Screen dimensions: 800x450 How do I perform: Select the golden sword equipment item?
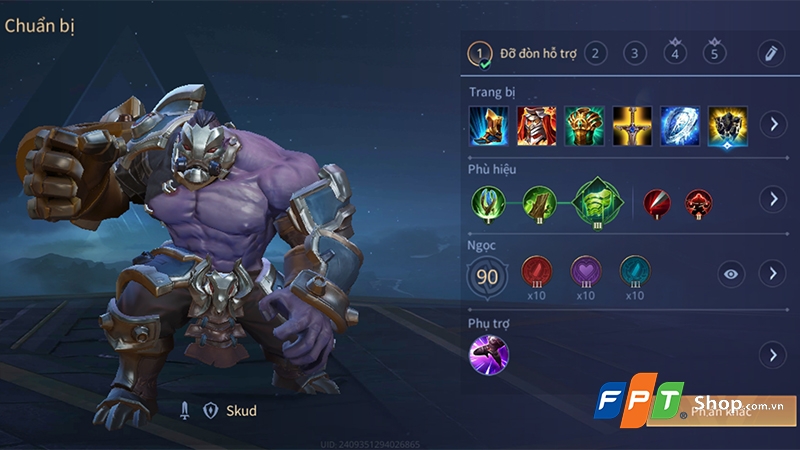point(632,125)
